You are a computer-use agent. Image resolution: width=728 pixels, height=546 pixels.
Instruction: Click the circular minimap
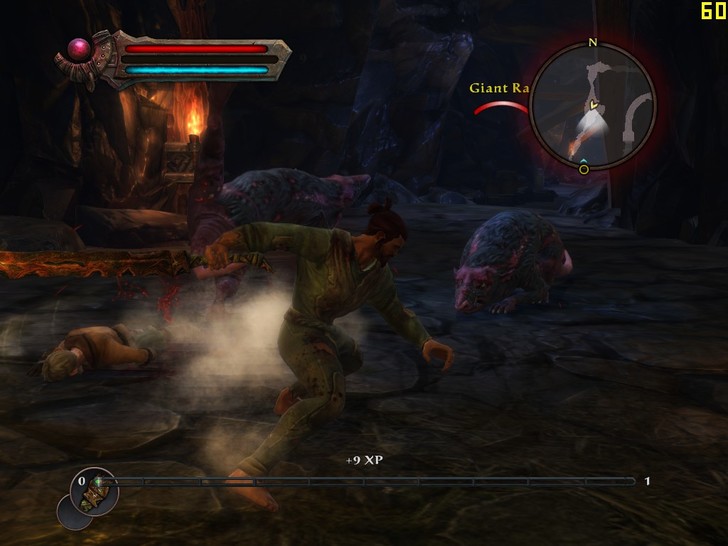pyautogui.click(x=592, y=106)
